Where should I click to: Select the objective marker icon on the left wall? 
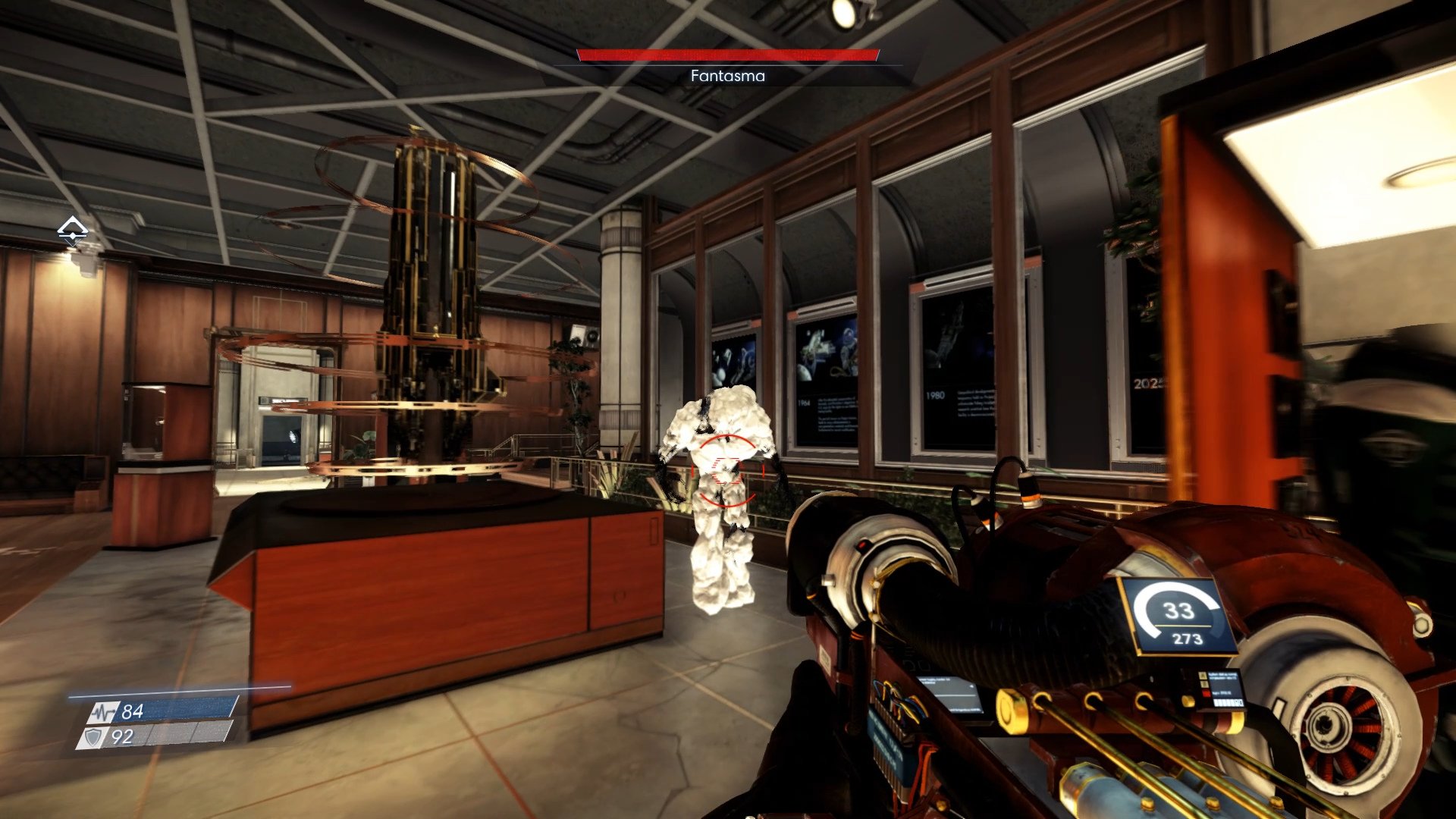[x=72, y=230]
